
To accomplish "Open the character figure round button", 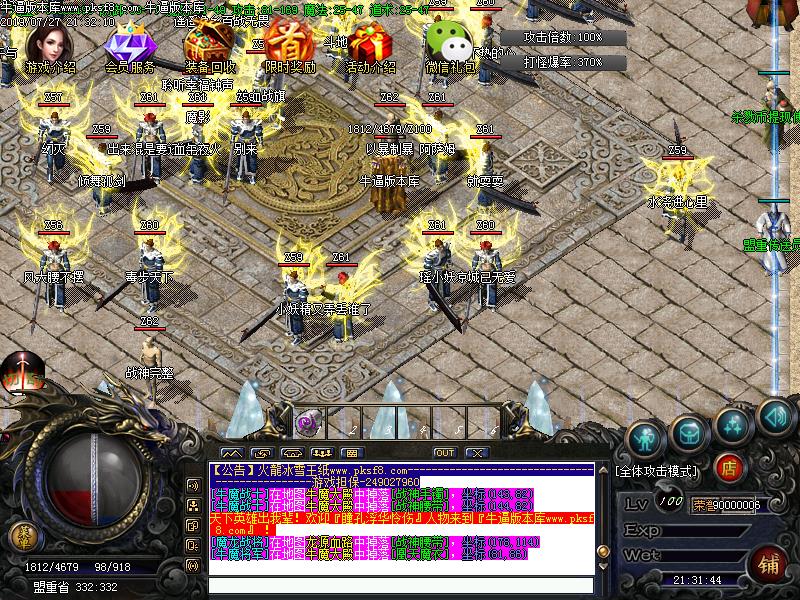I will click(x=645, y=437).
